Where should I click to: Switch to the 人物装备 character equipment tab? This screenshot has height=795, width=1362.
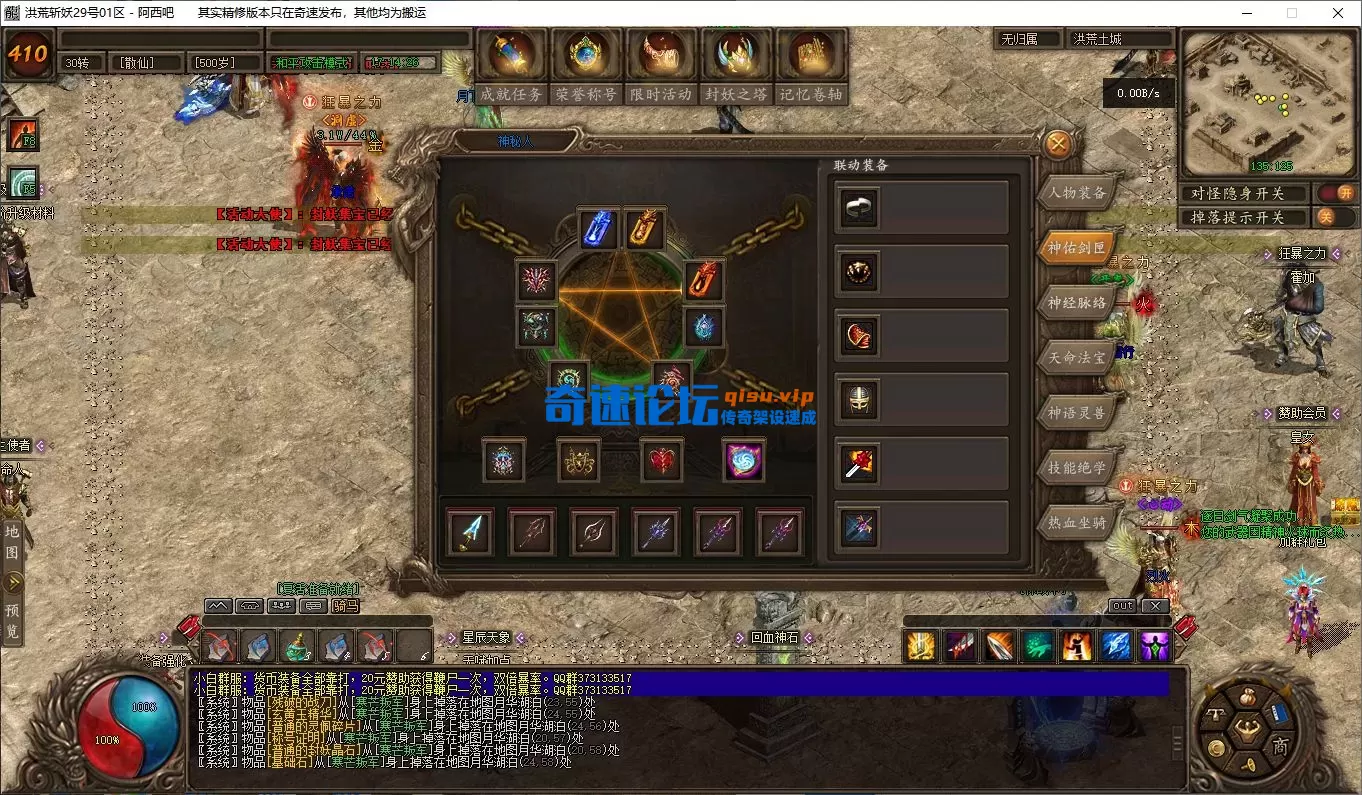coord(1077,193)
